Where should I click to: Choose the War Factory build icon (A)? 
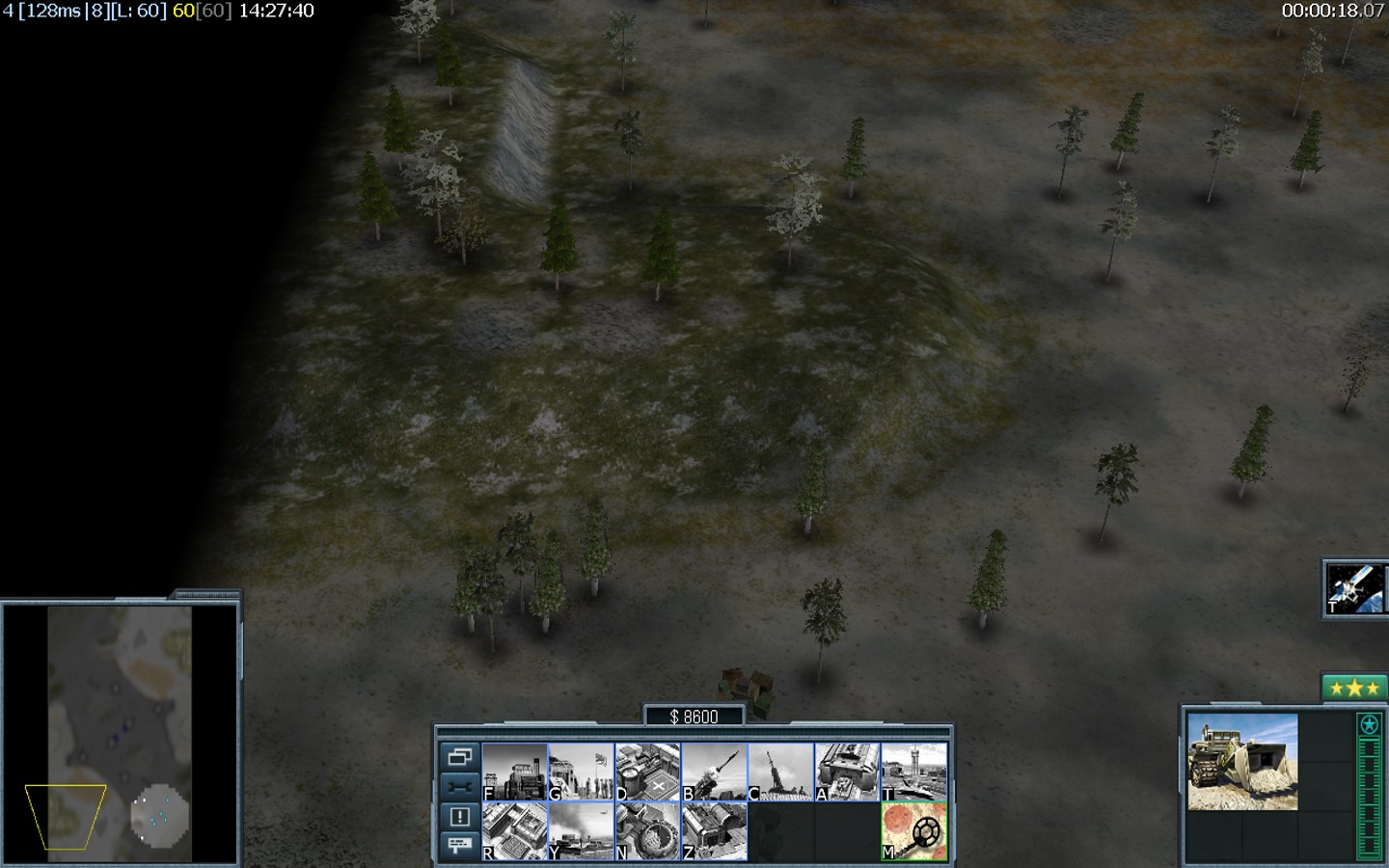848,772
